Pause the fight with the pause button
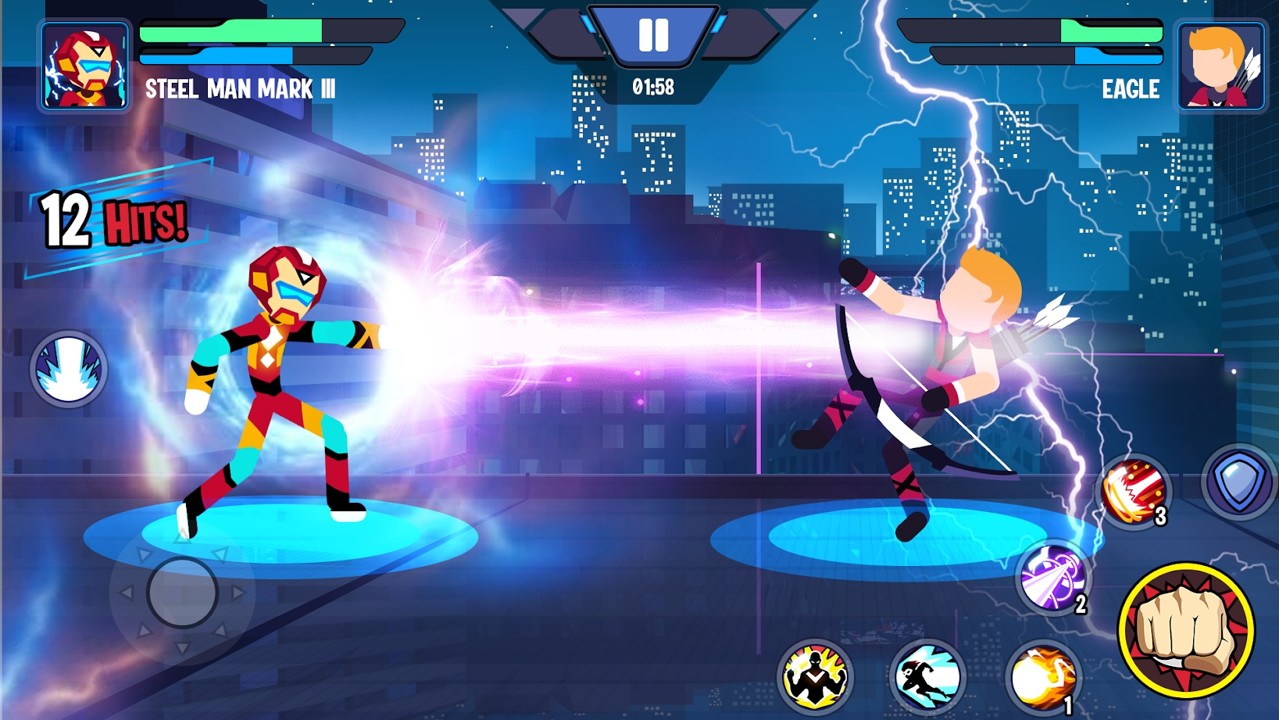The width and height of the screenshot is (1279, 720). pos(653,35)
